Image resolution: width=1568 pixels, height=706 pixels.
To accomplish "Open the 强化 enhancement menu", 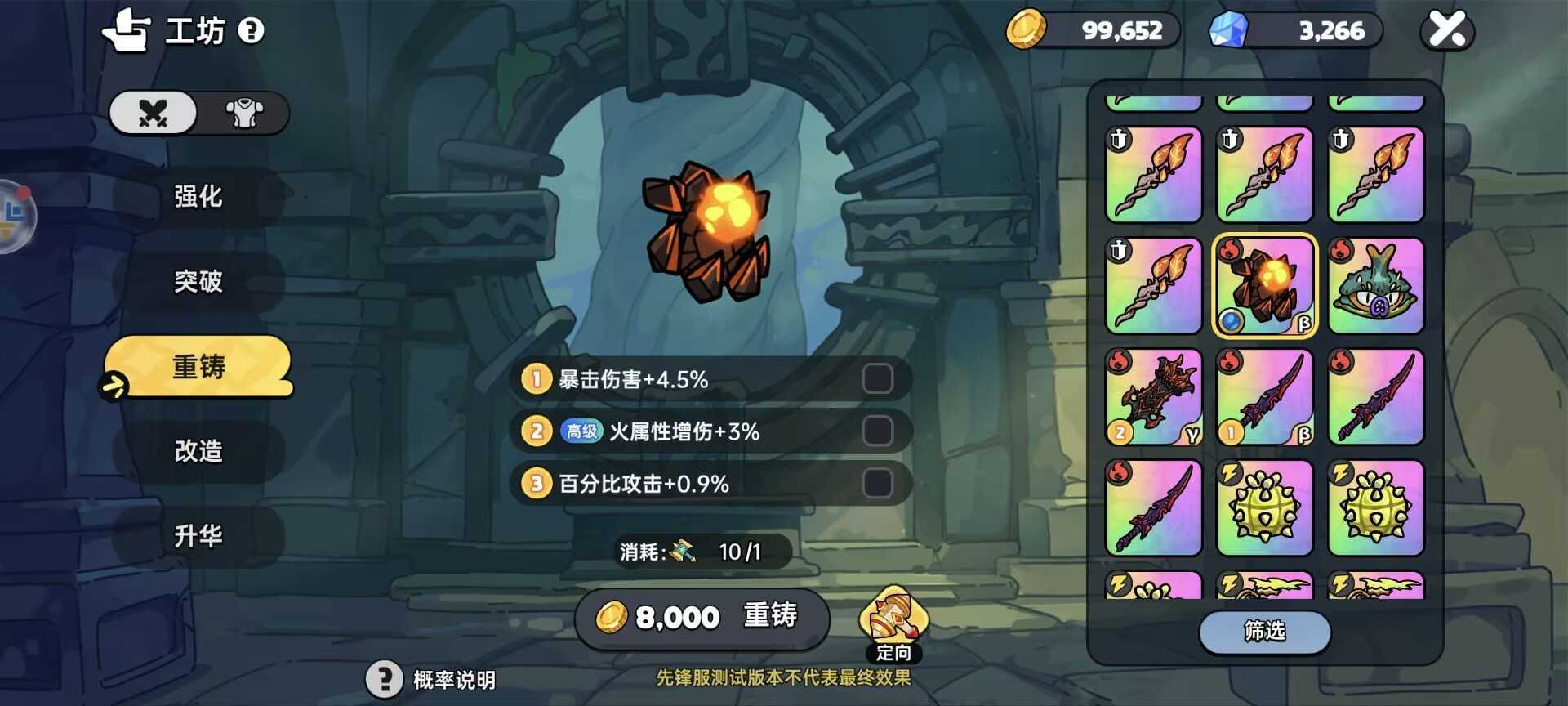I will pyautogui.click(x=196, y=198).
